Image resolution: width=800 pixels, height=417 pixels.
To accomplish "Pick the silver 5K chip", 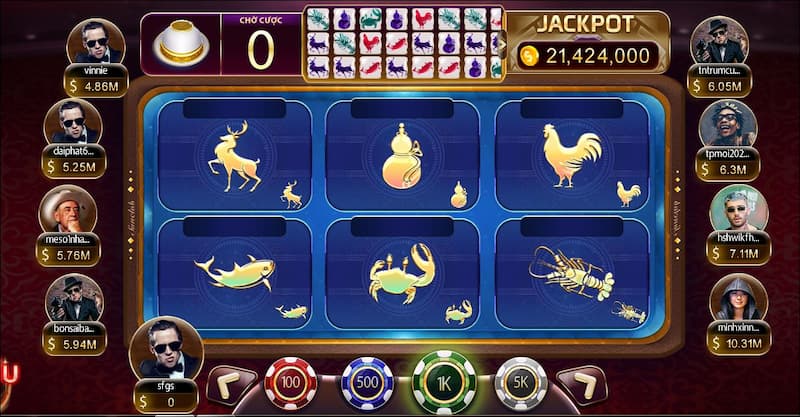I will tap(521, 383).
